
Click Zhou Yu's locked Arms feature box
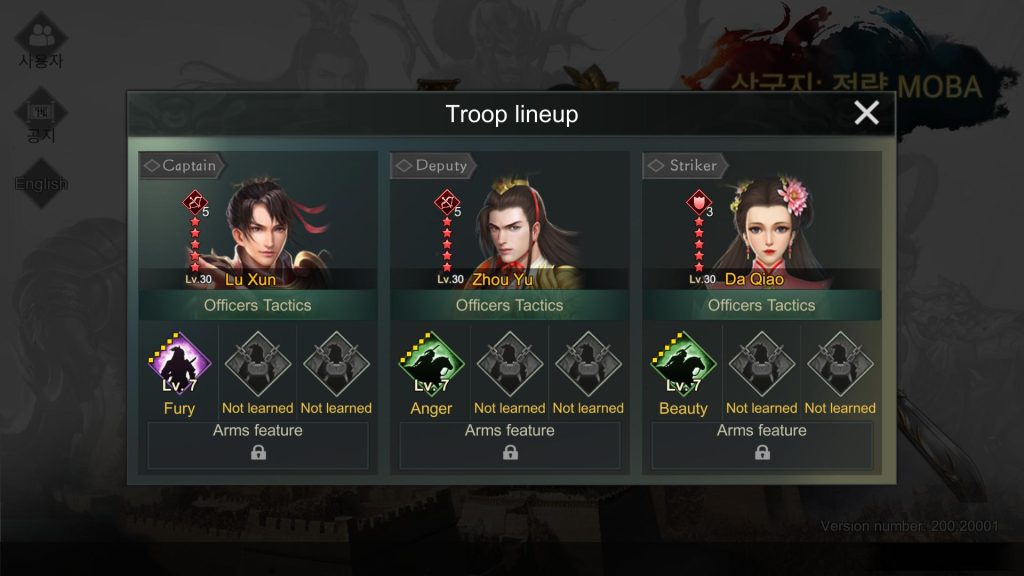click(x=510, y=445)
